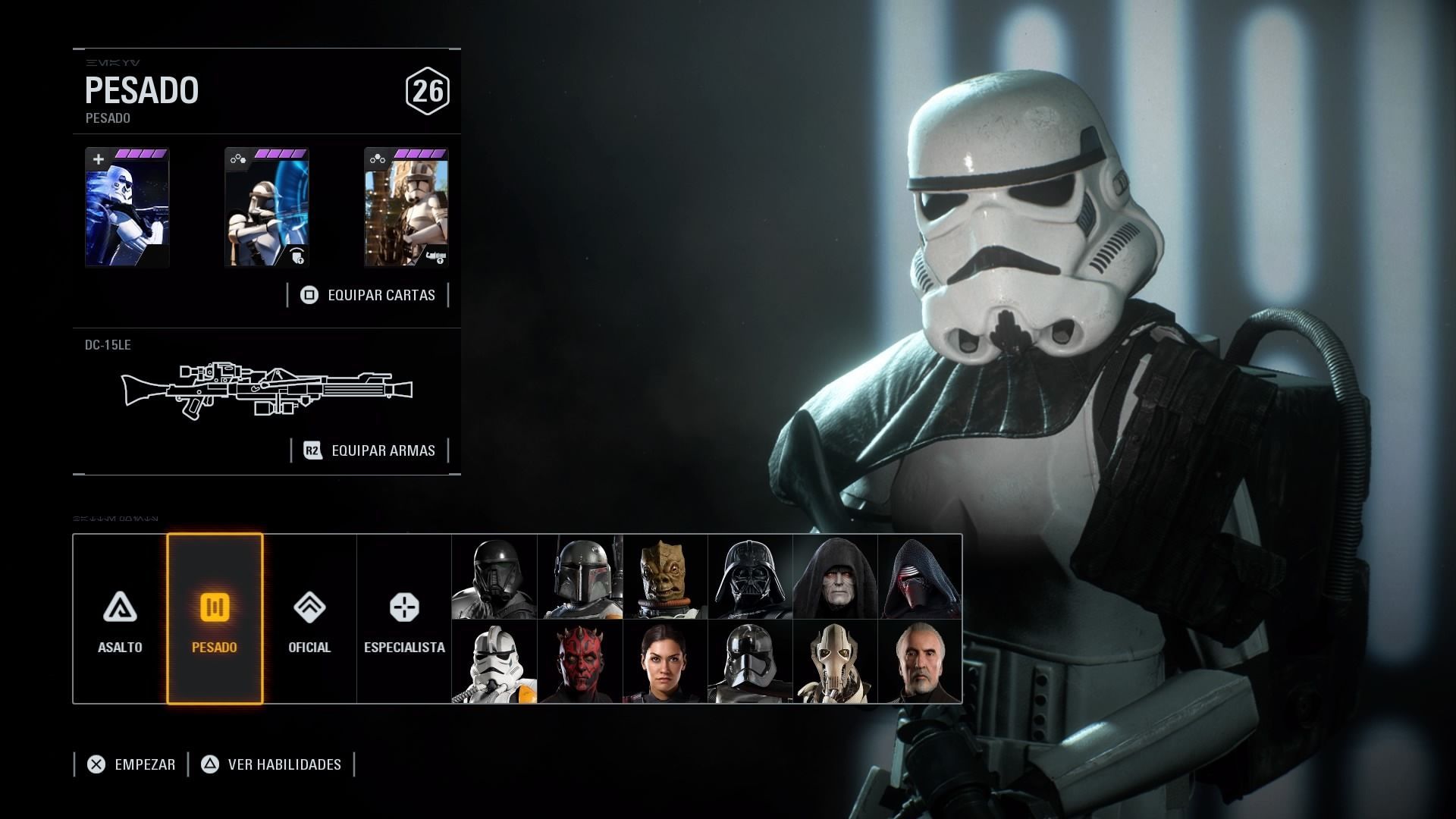The width and height of the screenshot is (1456, 819).
Task: Choose the Pesado class tile
Action: coord(215,619)
